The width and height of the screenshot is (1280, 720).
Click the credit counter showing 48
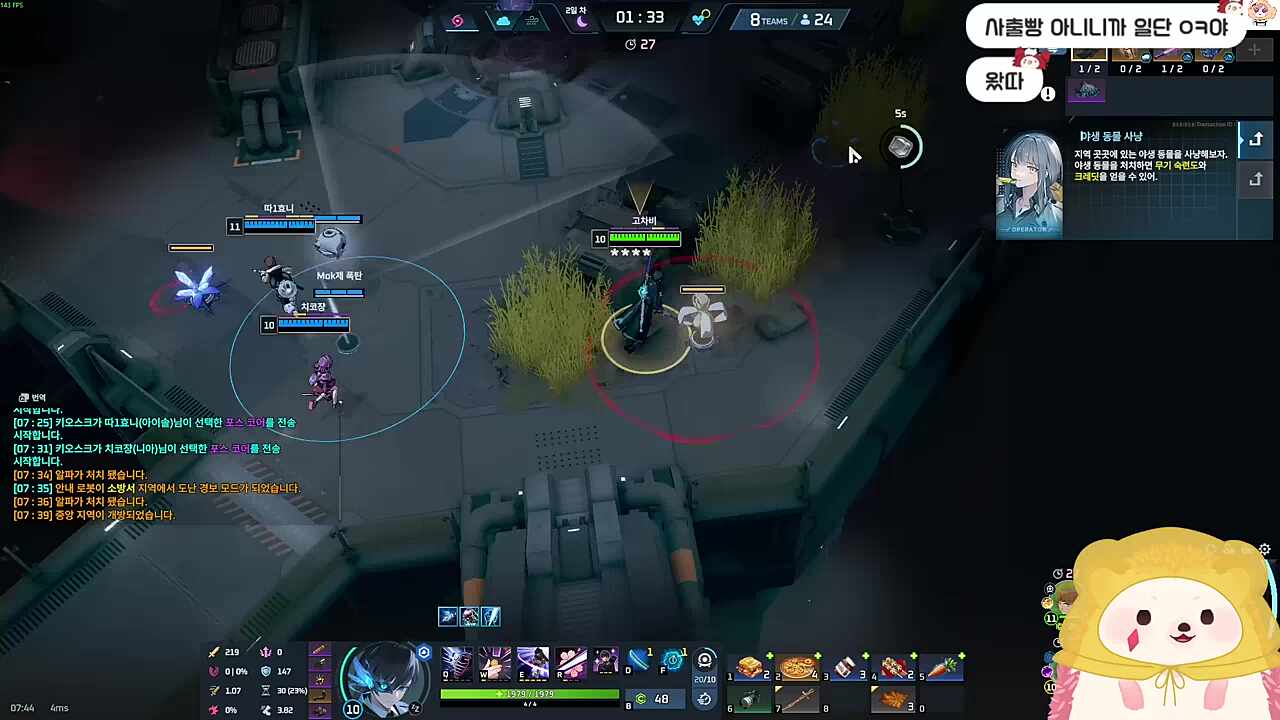[x=653, y=698]
